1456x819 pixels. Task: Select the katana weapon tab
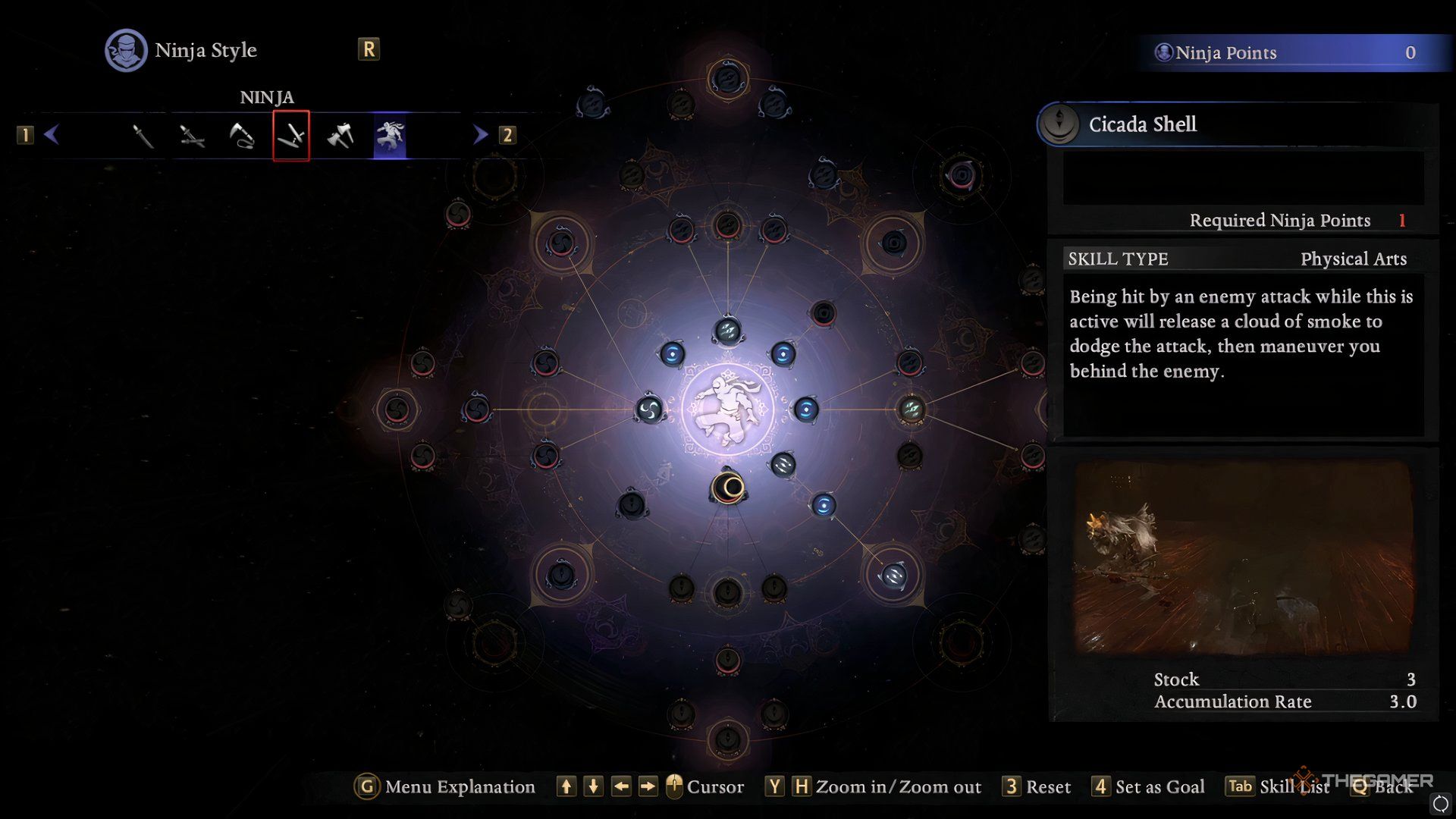click(143, 136)
